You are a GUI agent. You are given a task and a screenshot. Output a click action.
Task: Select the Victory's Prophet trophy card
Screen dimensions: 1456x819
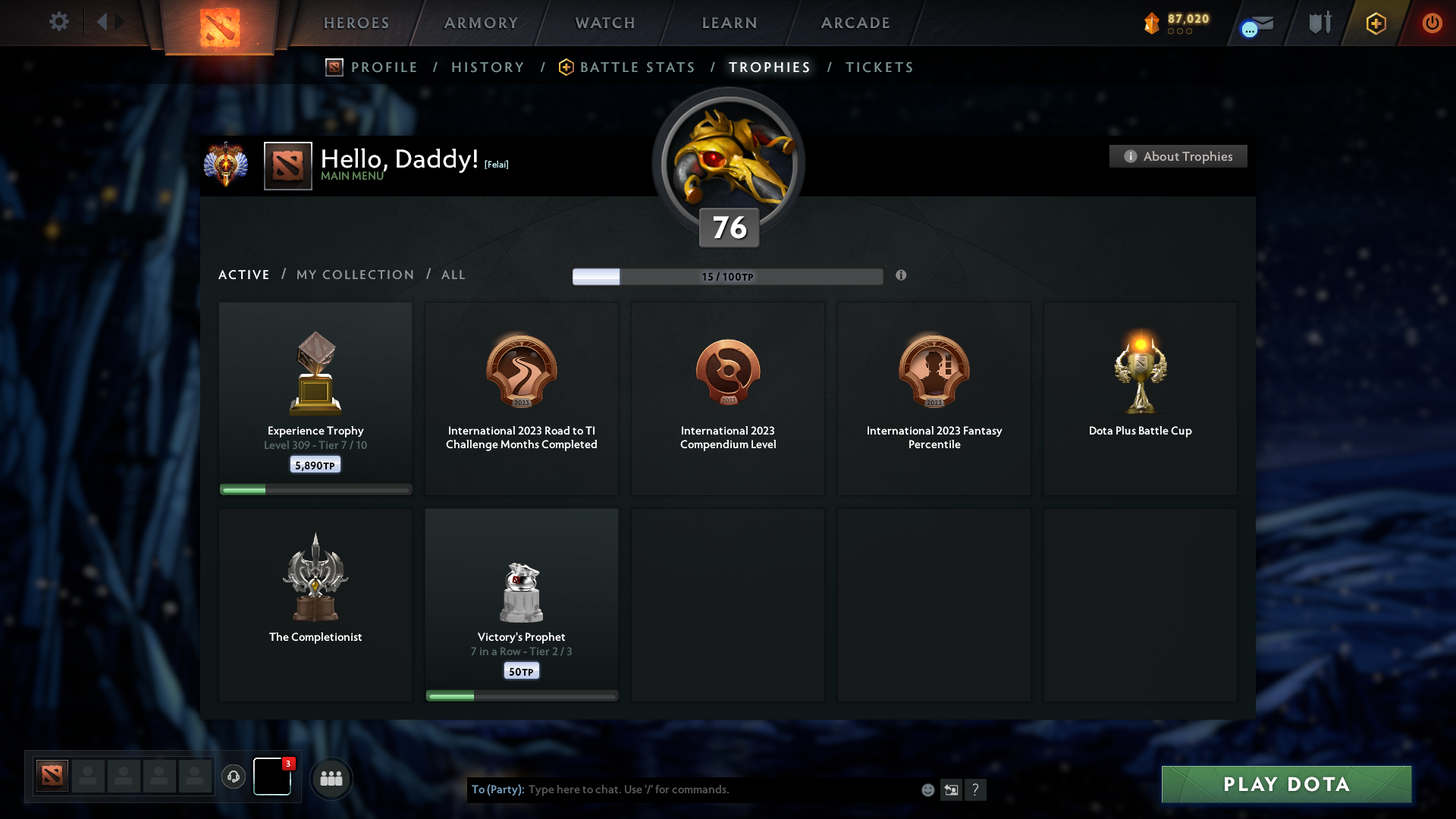[522, 604]
